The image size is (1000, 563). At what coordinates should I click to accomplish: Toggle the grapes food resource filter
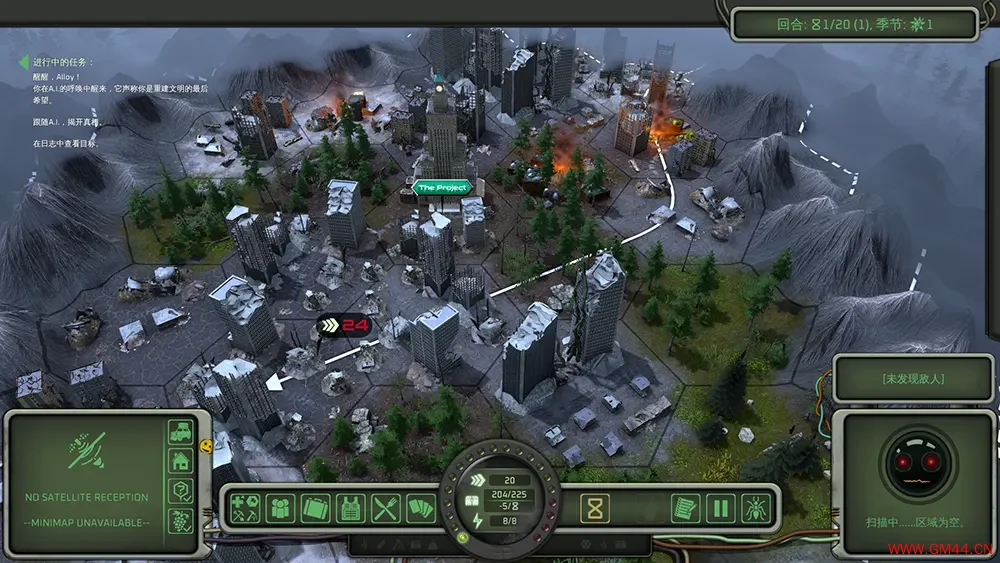[x=181, y=520]
